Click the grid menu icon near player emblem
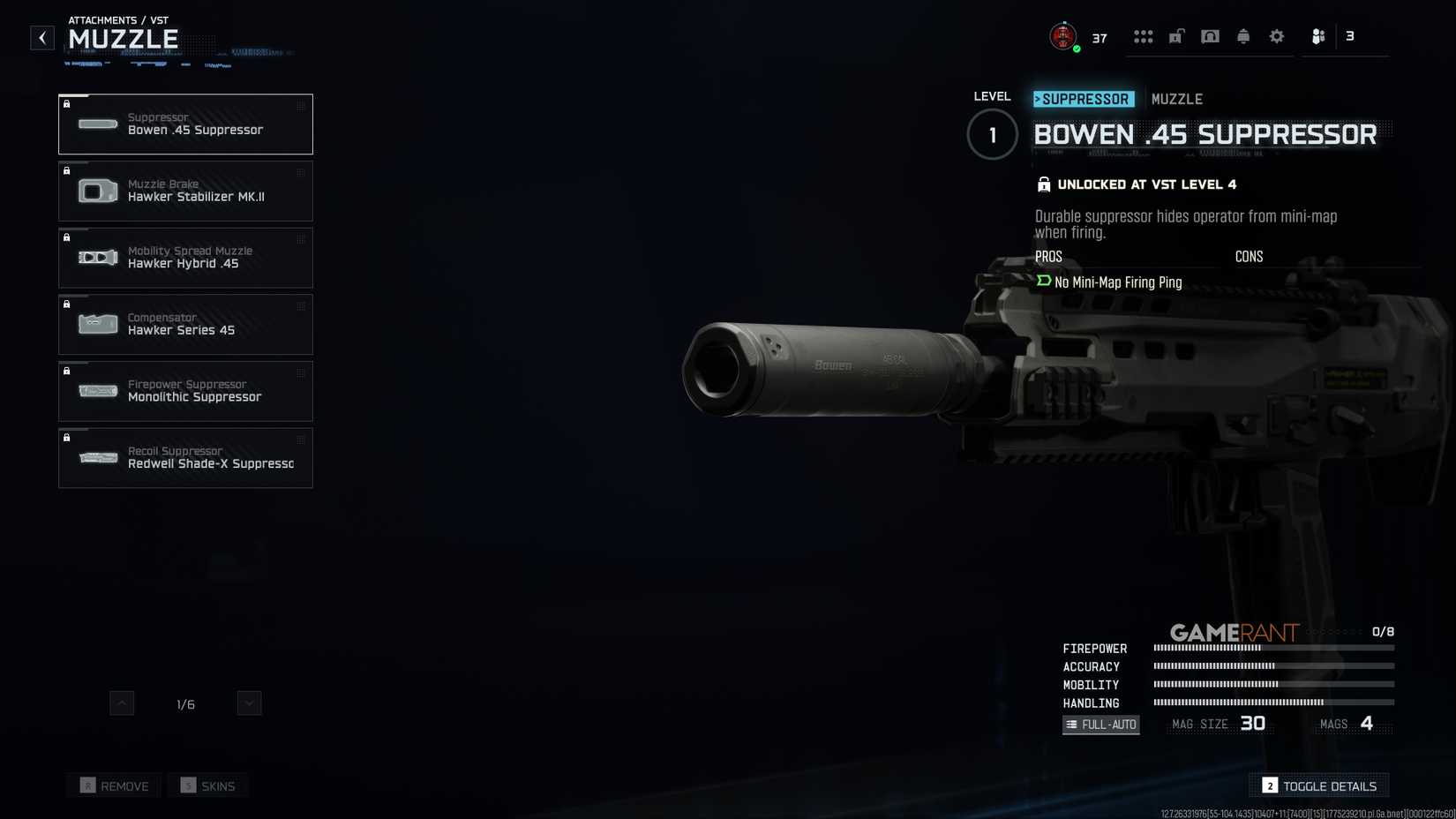Image resolution: width=1456 pixels, height=819 pixels. coord(1144,36)
